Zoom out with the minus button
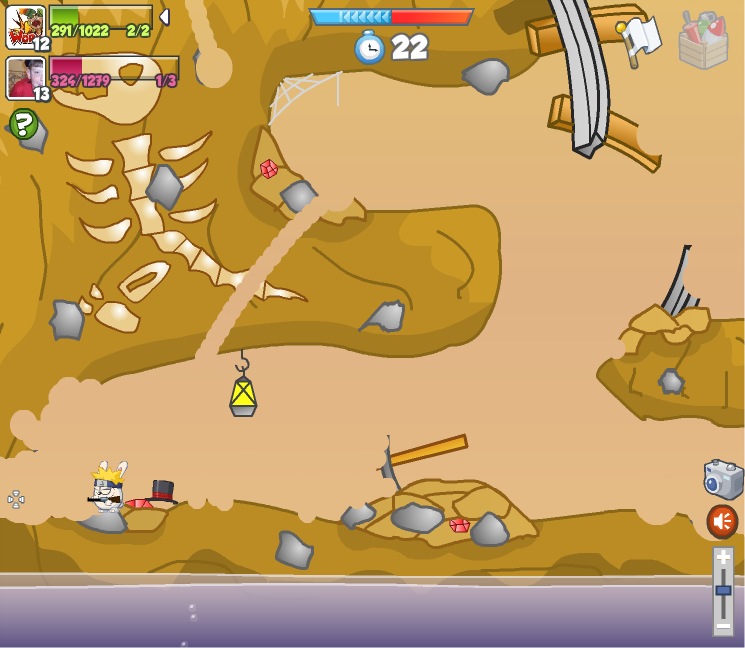The width and height of the screenshot is (745, 650). pos(723,625)
